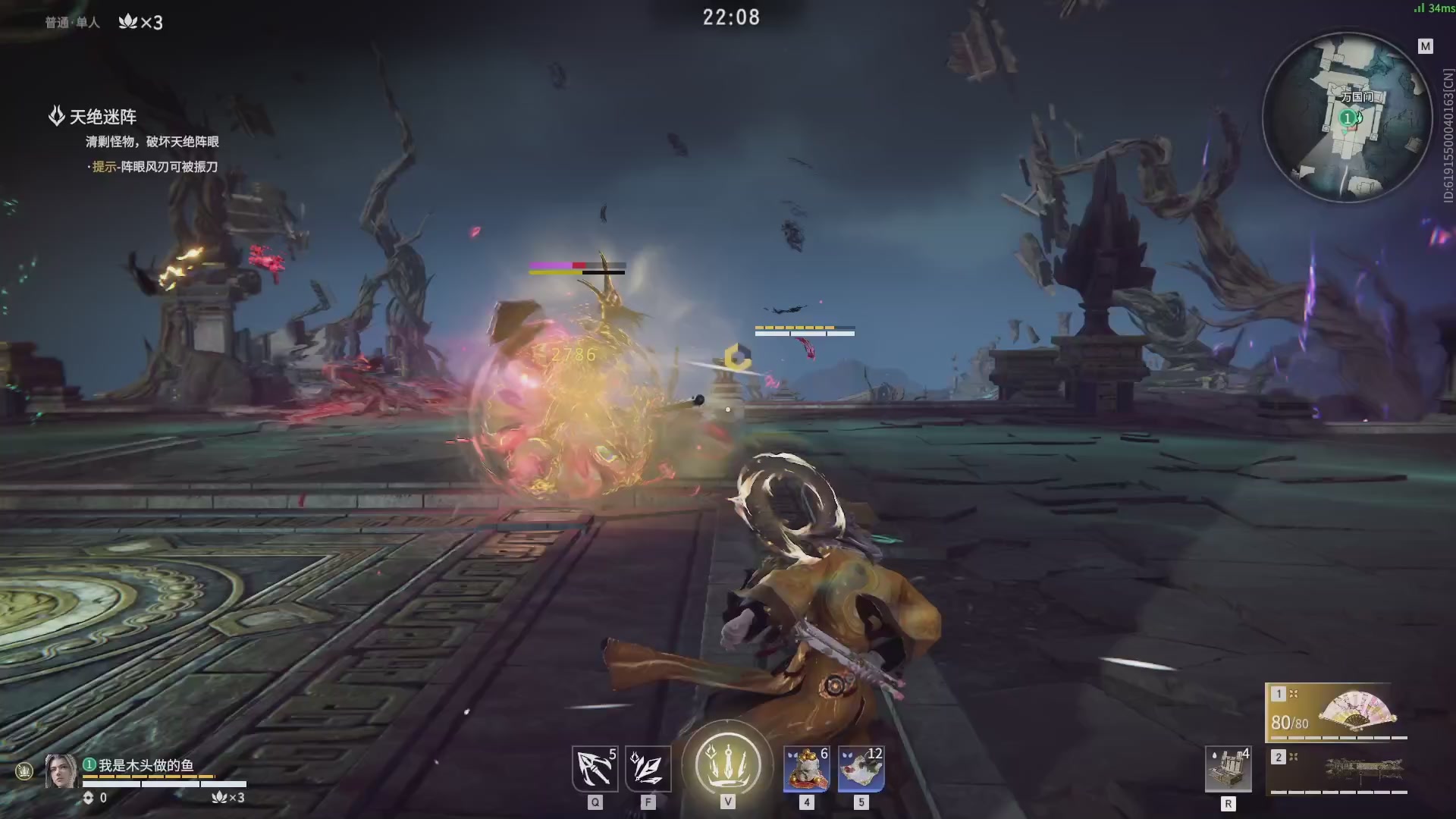The image size is (1456, 819).
Task: Select the repair kit slot with count 4
Action: click(x=1228, y=769)
